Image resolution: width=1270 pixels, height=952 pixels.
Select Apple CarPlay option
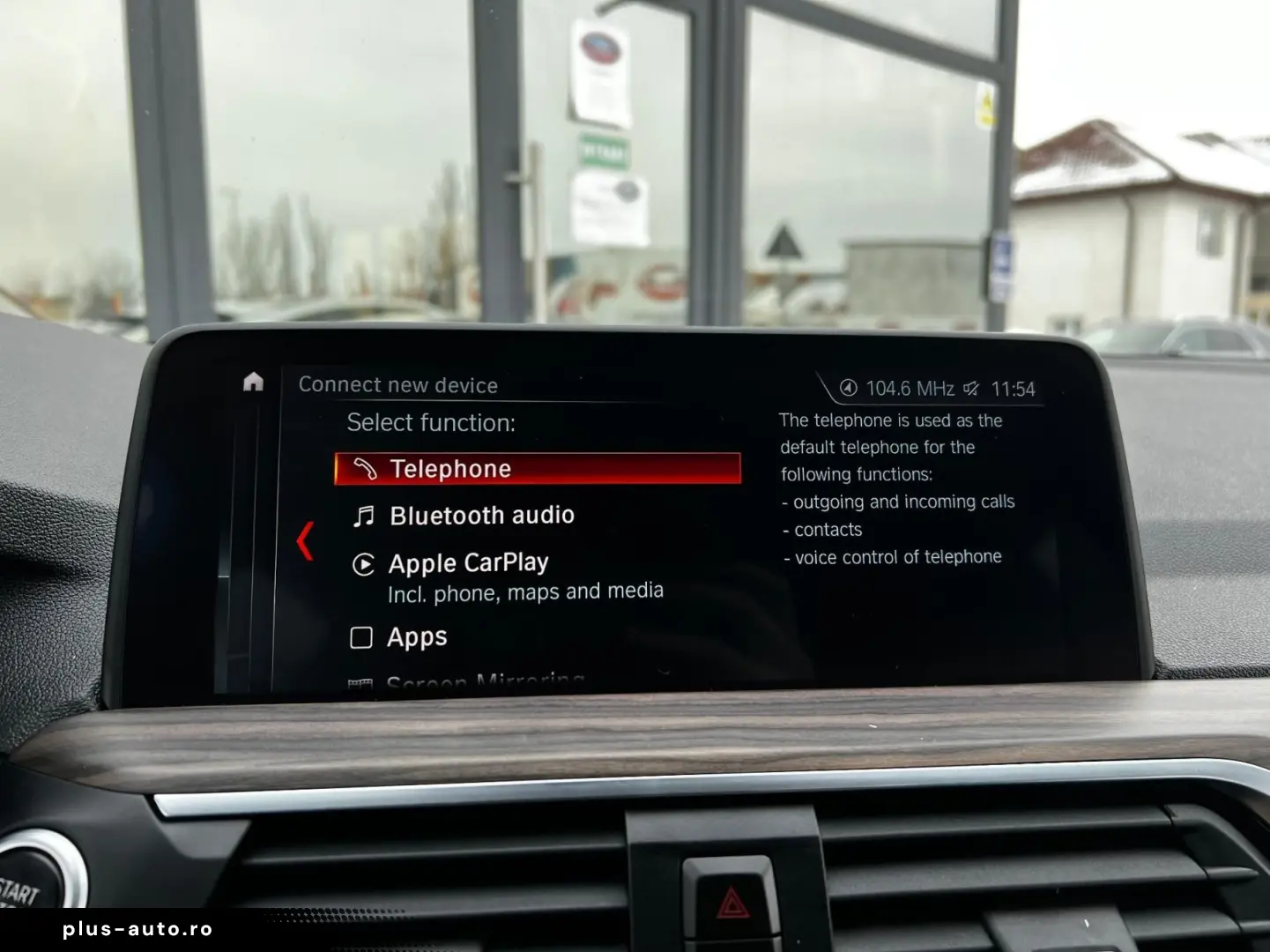coord(468,563)
